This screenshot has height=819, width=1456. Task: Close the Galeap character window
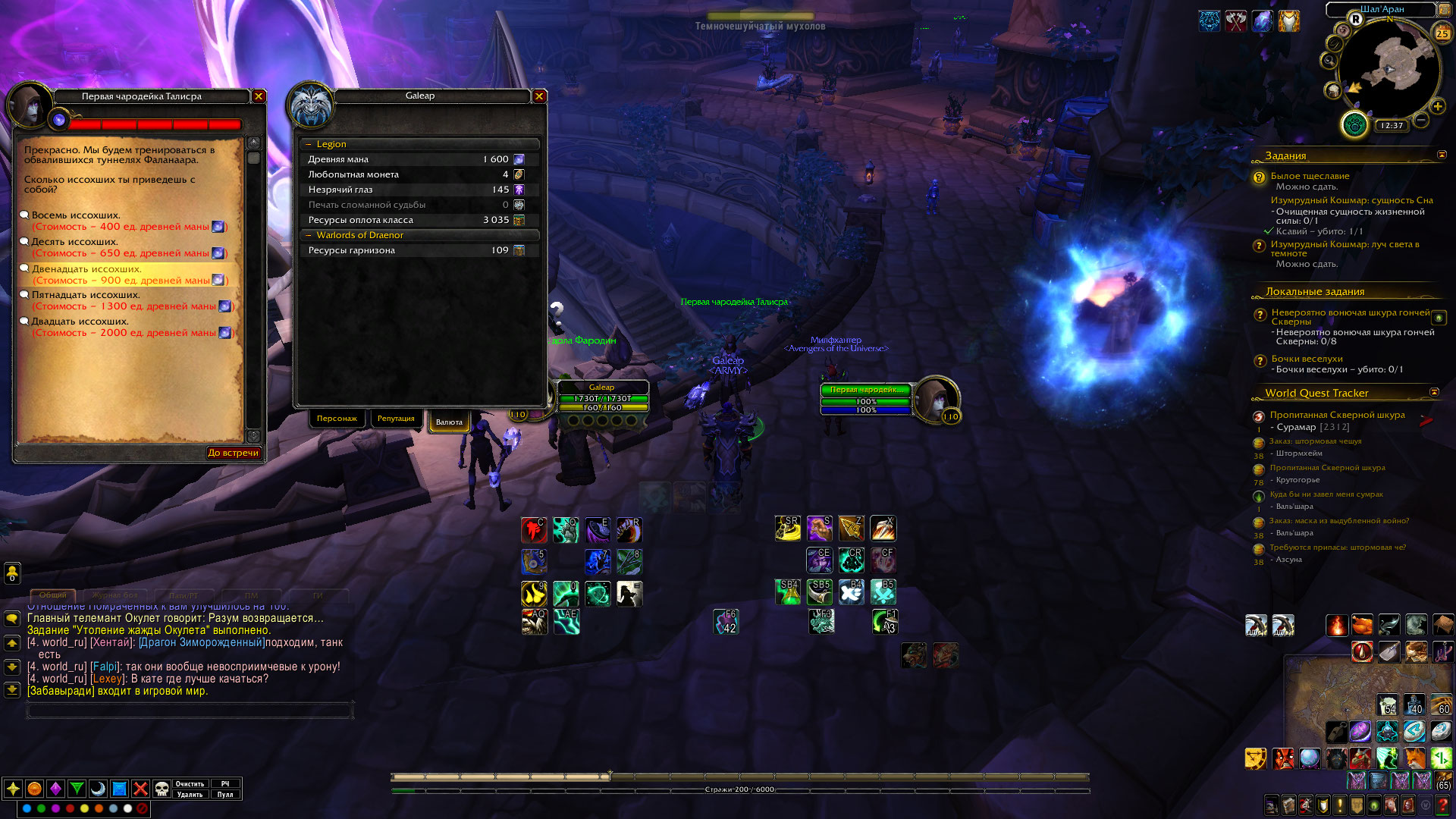coord(539,96)
